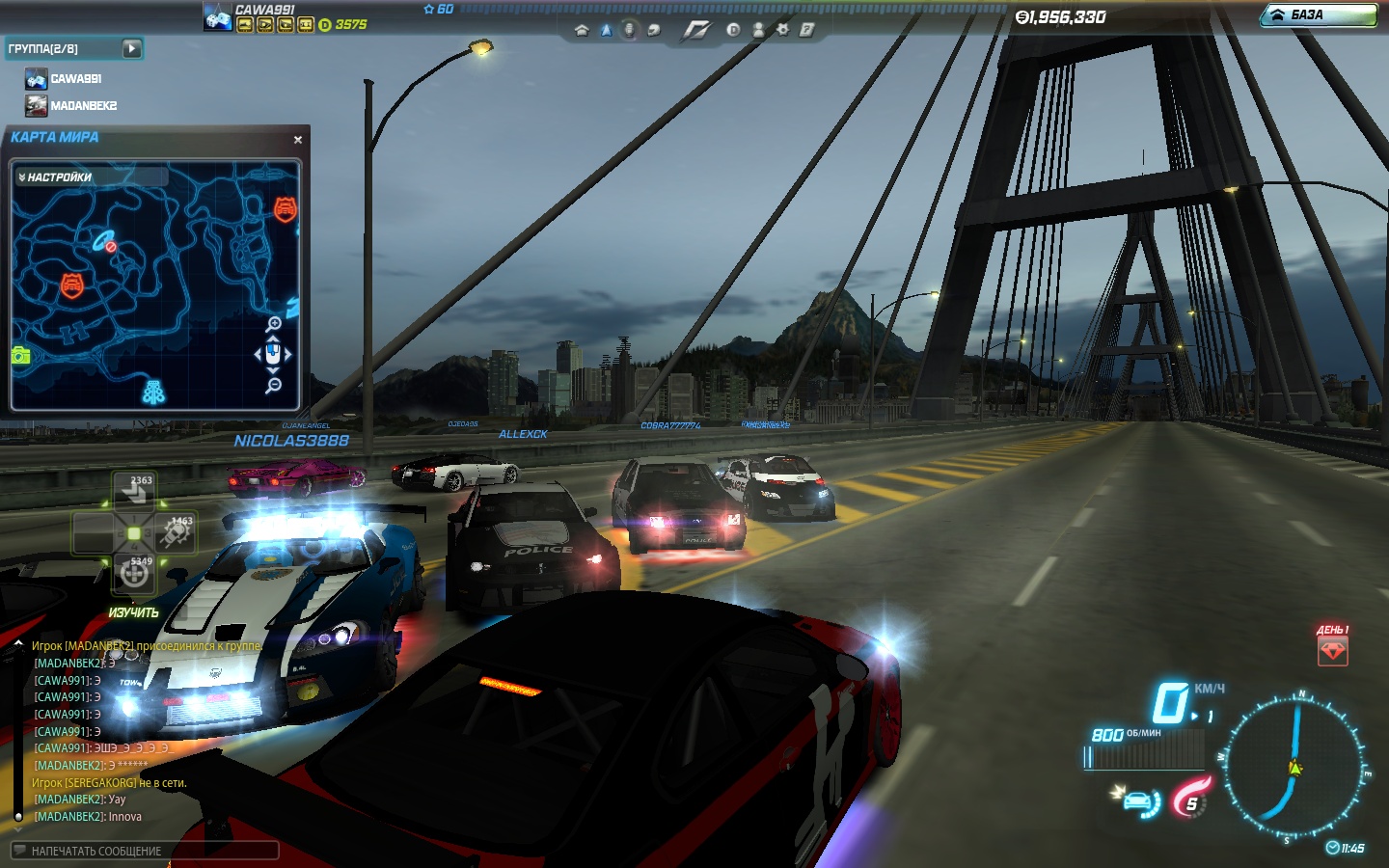Image resolution: width=1389 pixels, height=868 pixels.
Task: Click the green camera marker on map
Action: [x=20, y=355]
